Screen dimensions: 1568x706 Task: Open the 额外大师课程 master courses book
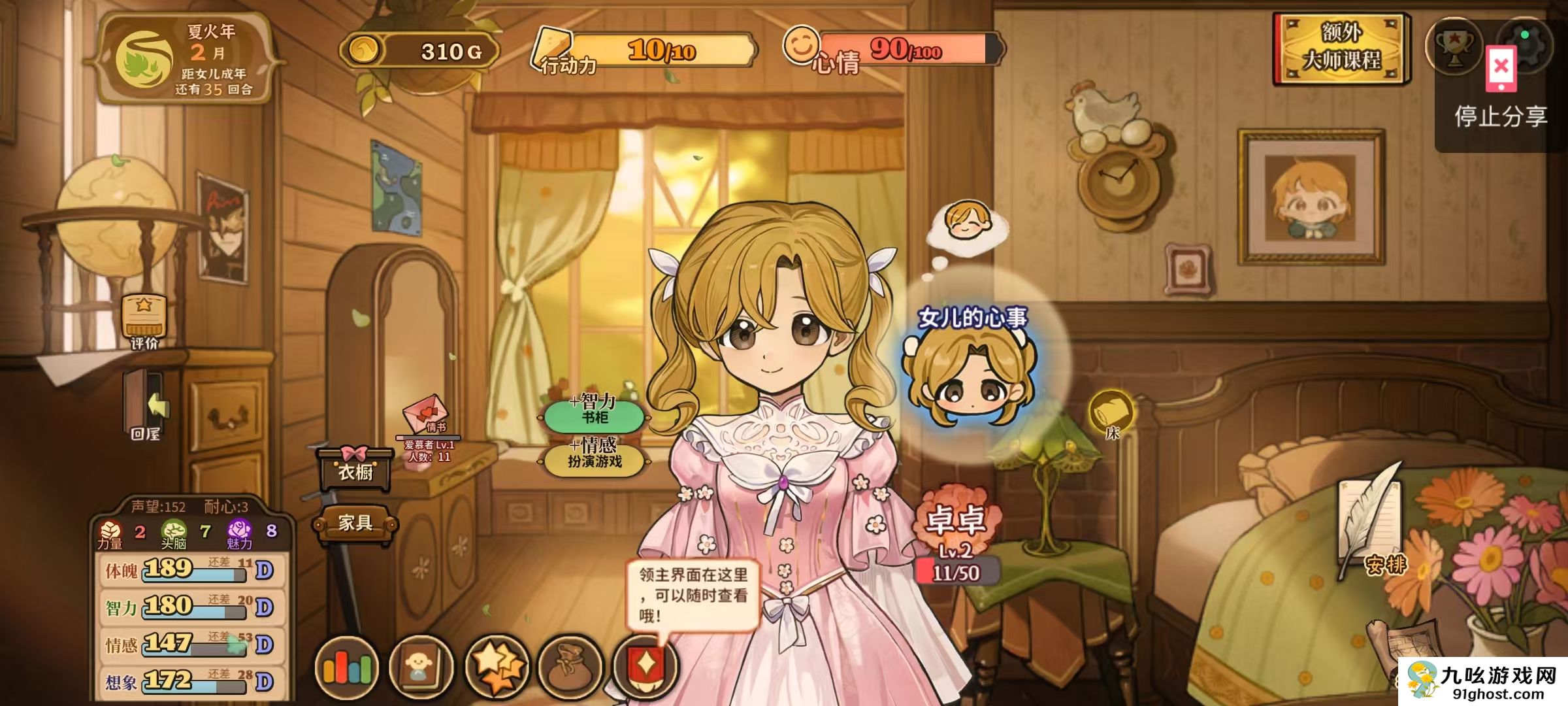(1341, 49)
